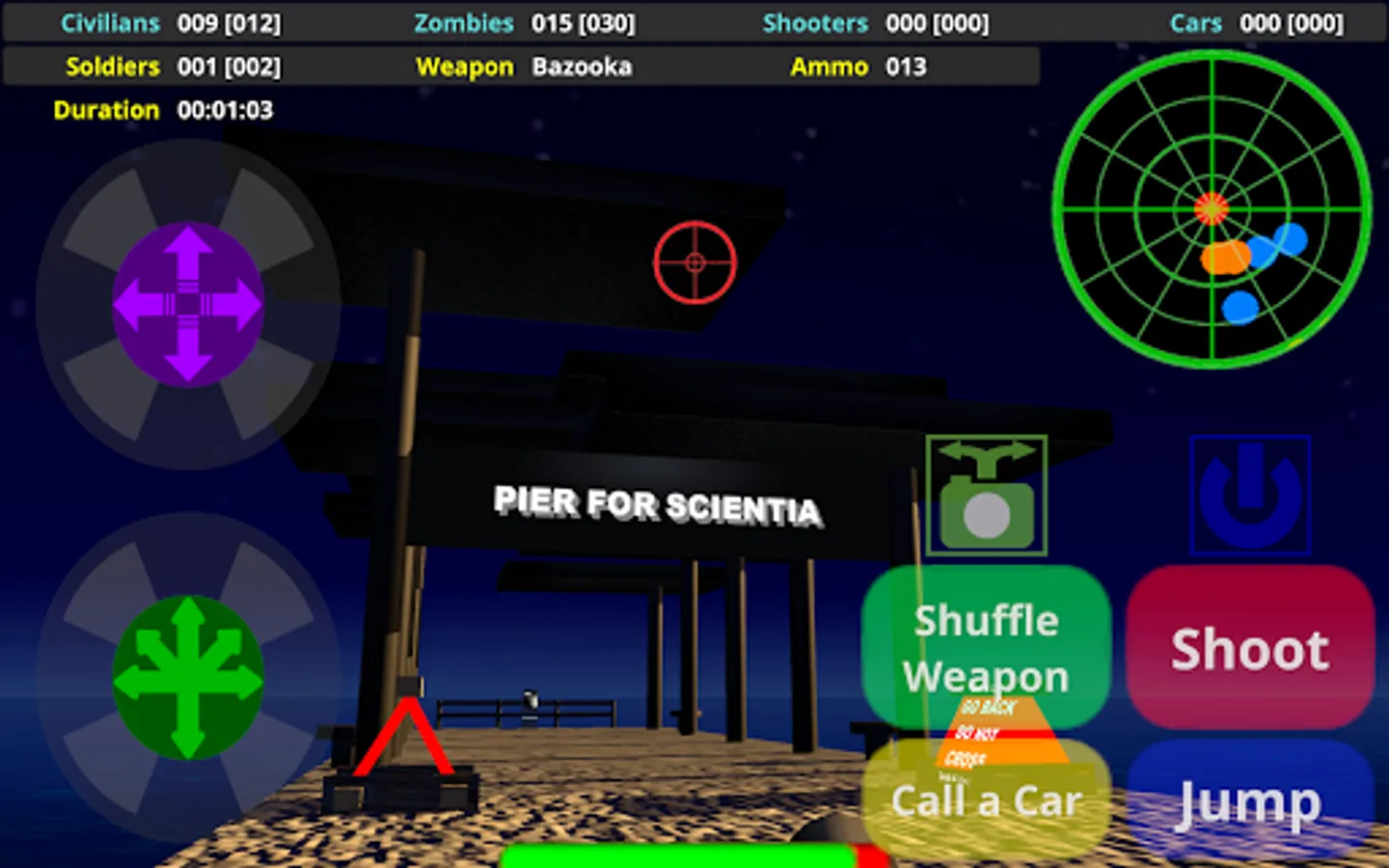Expand the Call a Car option
Image resolution: width=1389 pixels, height=868 pixels.
pos(985,800)
